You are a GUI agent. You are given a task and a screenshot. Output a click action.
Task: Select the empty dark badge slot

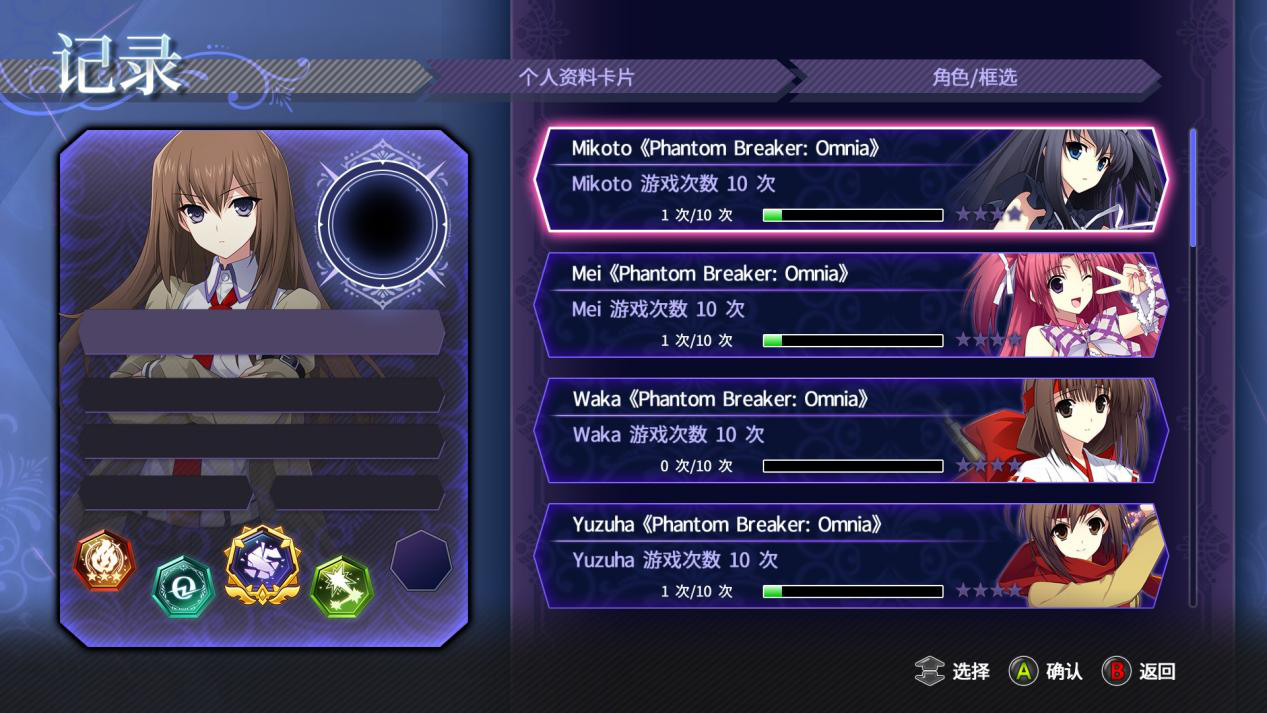tap(420, 561)
